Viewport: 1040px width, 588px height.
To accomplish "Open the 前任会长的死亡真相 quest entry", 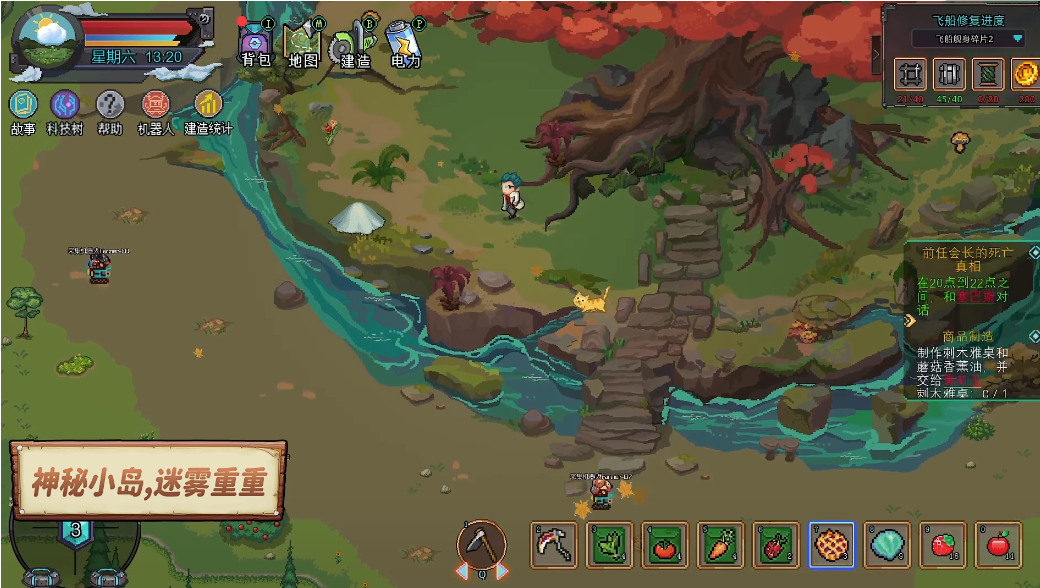I will pyautogui.click(x=964, y=260).
